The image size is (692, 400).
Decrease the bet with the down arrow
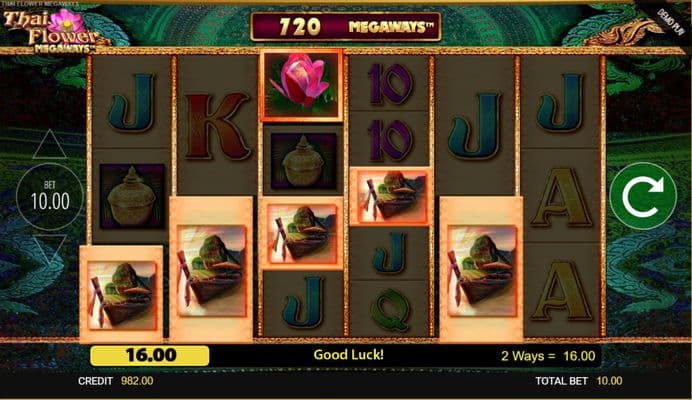[x=49, y=250]
